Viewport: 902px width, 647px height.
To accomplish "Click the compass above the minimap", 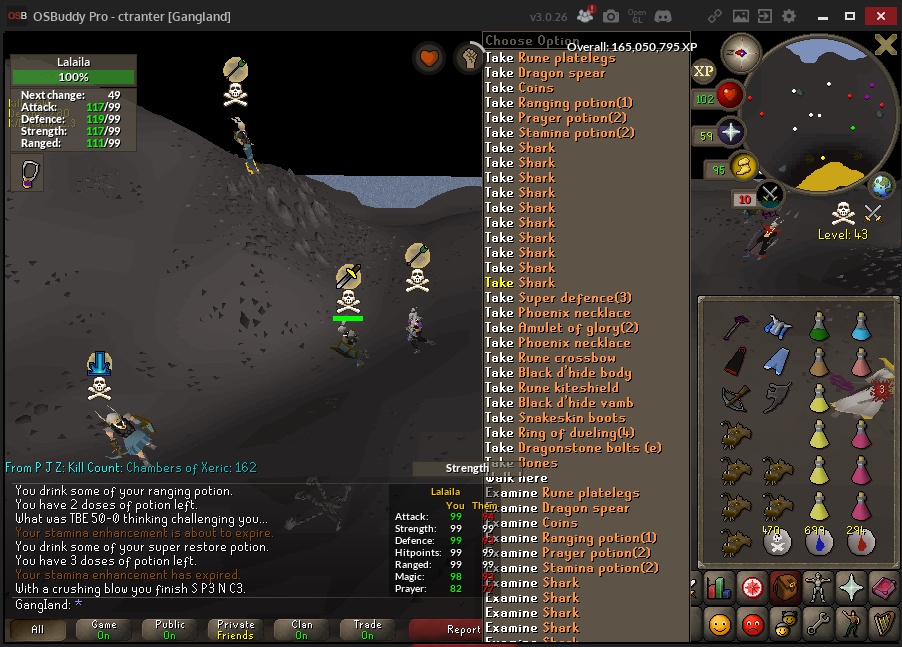I will tap(742, 52).
